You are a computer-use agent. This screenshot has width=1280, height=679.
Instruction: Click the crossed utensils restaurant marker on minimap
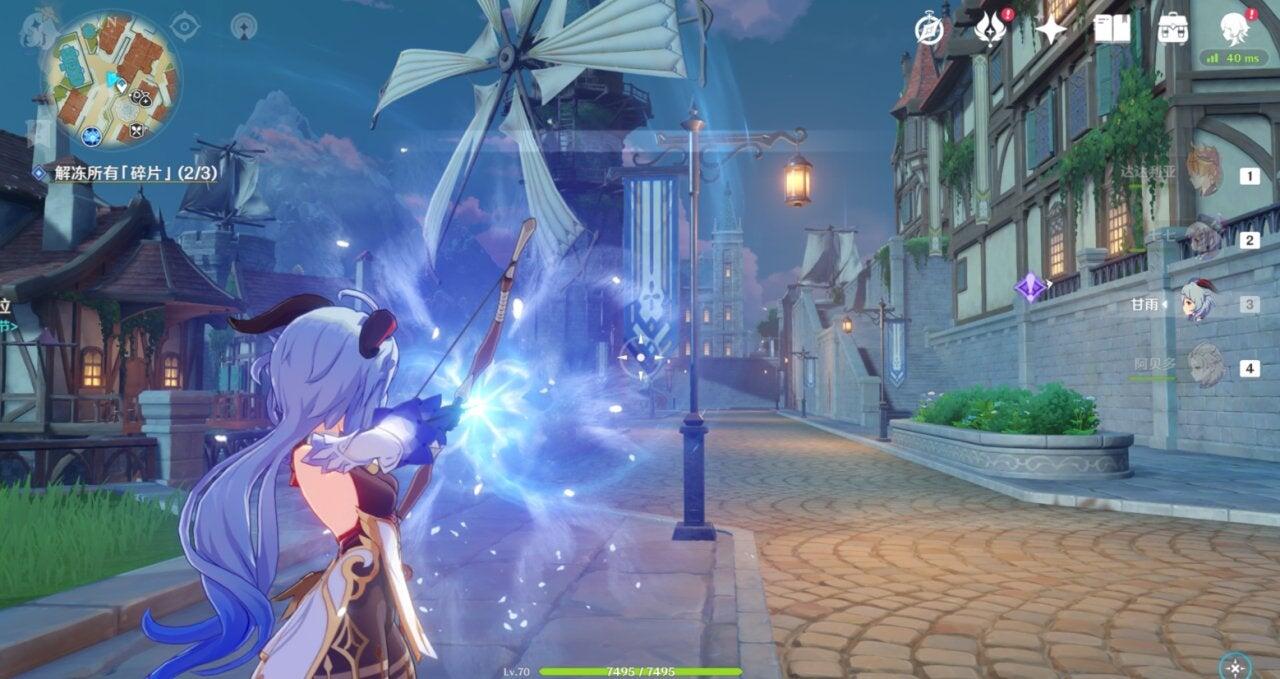point(136,130)
